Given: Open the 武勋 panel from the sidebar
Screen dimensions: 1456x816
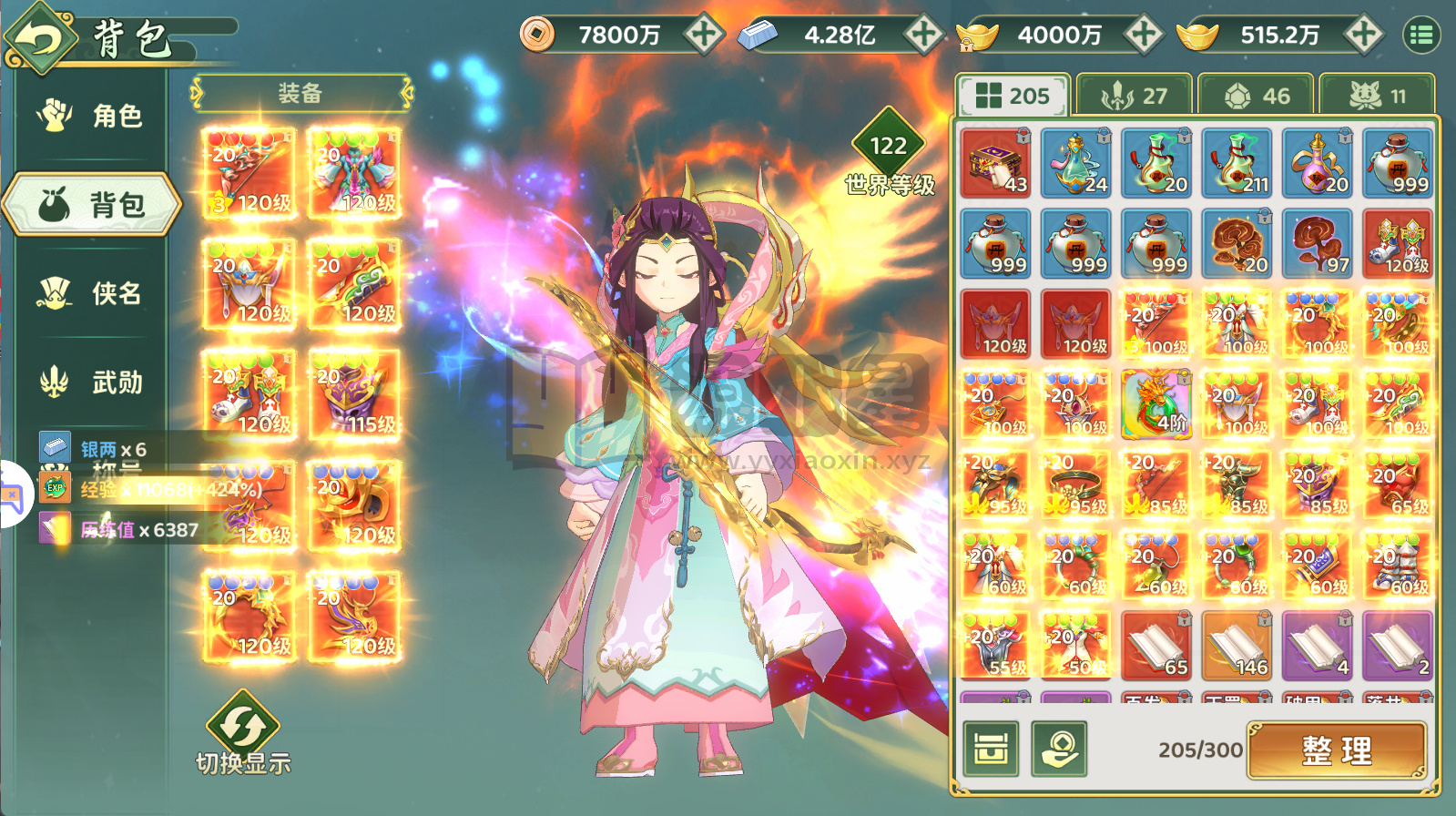Looking at the screenshot, I should (x=87, y=383).
